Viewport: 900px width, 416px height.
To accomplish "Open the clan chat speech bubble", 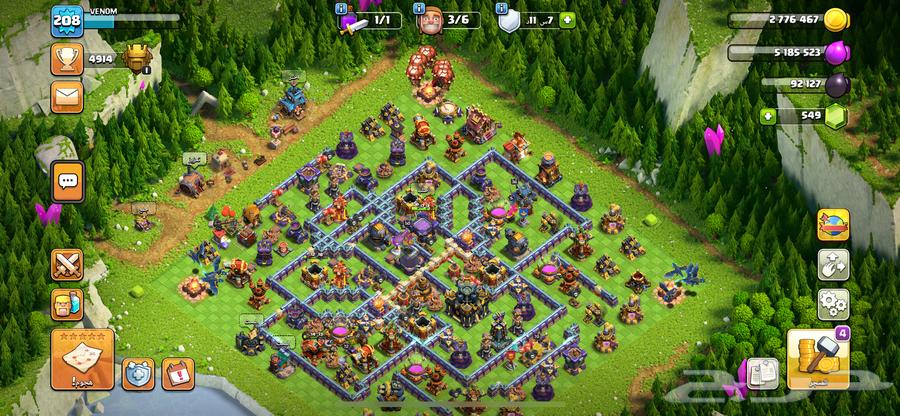I will (68, 181).
